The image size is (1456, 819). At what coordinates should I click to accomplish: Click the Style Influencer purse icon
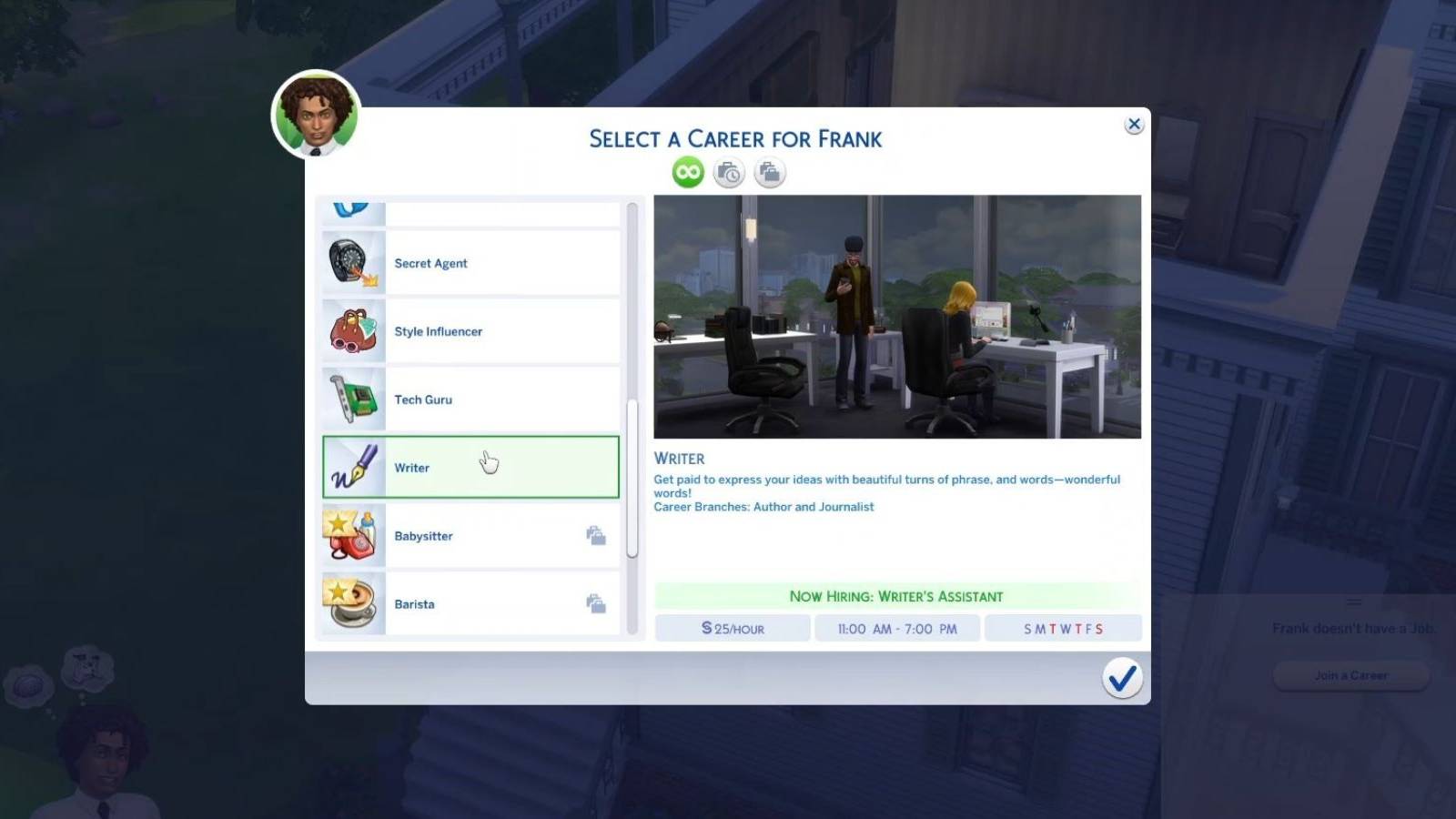tap(351, 330)
